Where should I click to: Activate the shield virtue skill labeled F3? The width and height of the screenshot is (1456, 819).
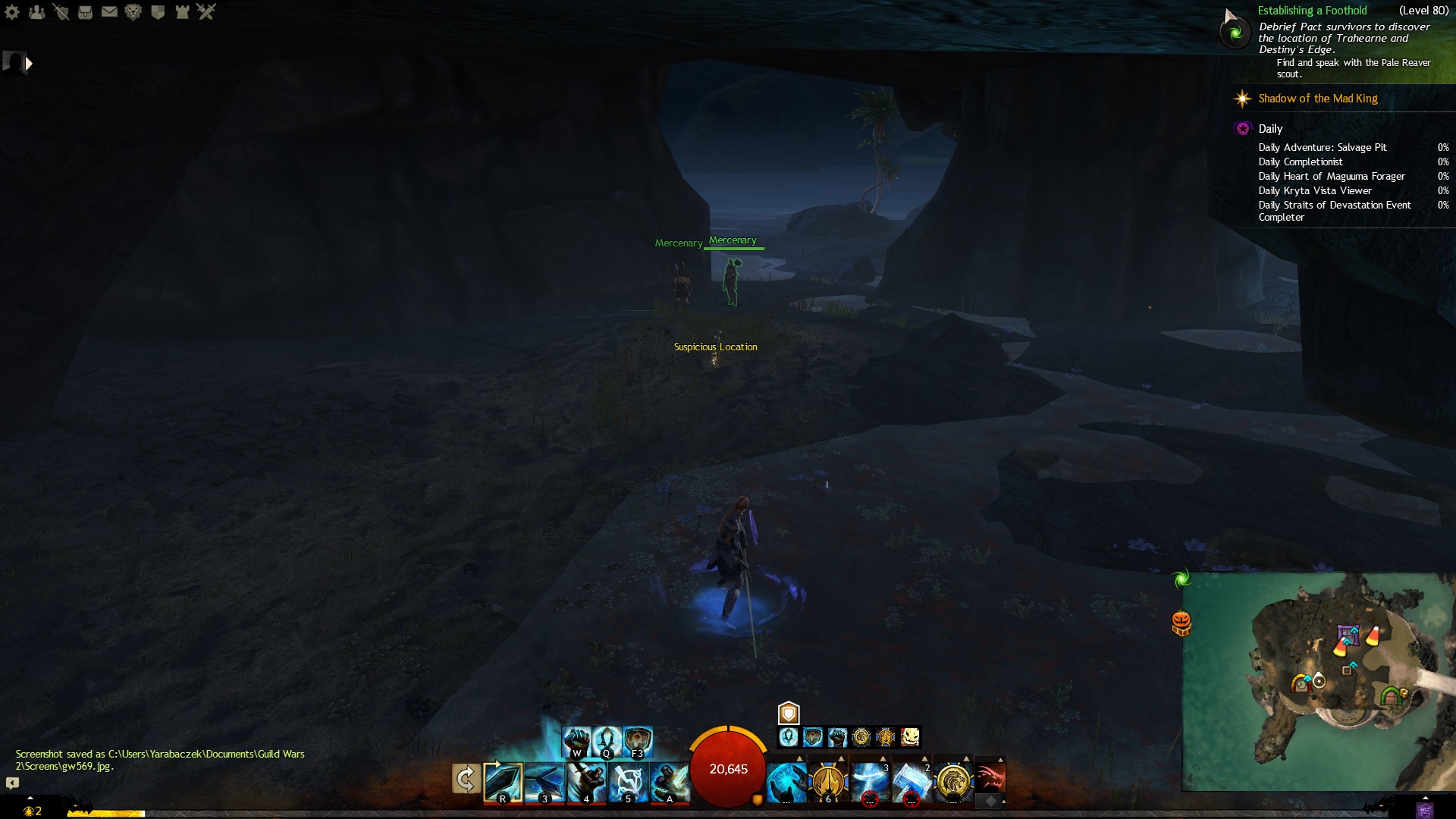(638, 740)
